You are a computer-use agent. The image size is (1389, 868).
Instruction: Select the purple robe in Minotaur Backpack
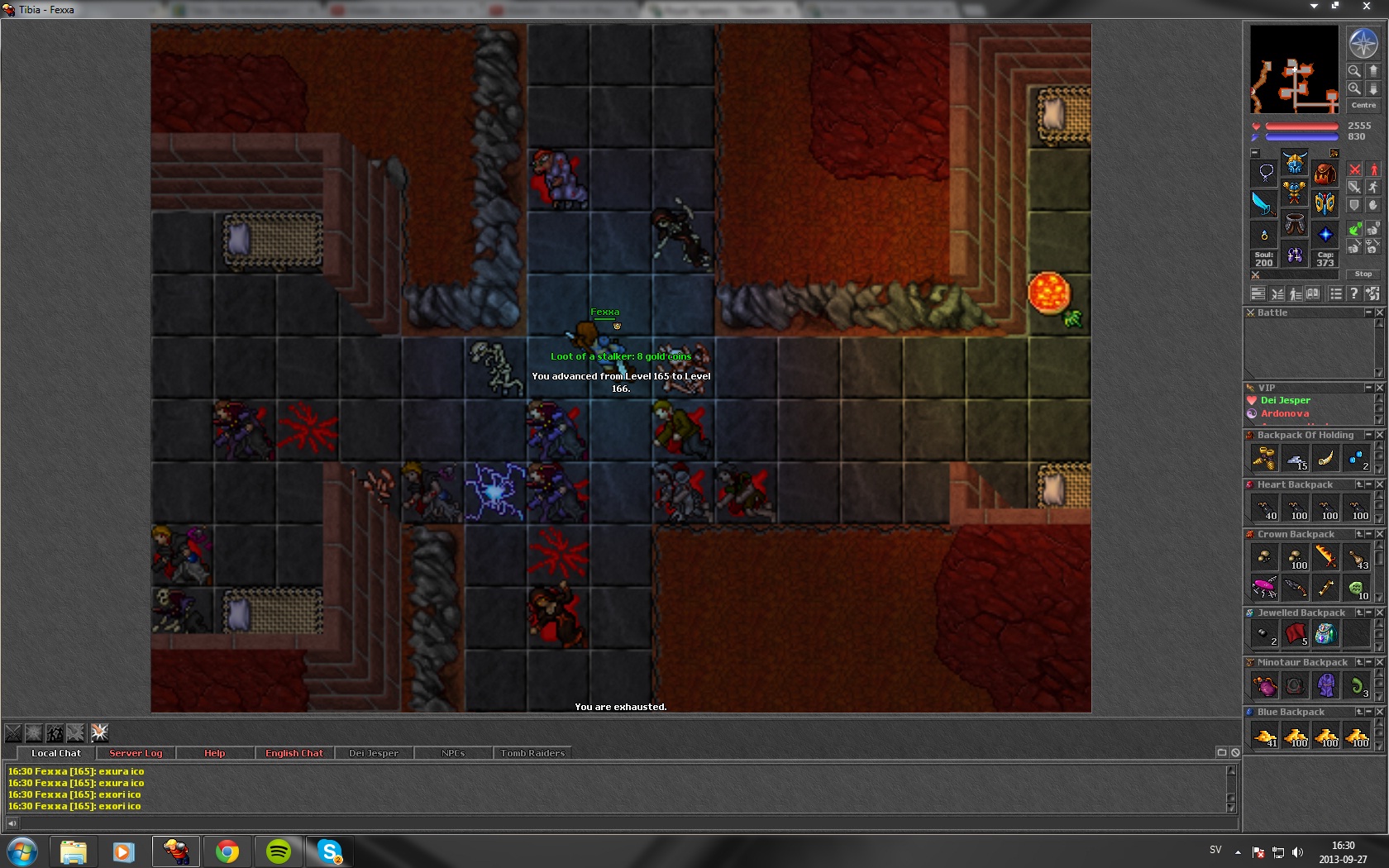(1326, 685)
